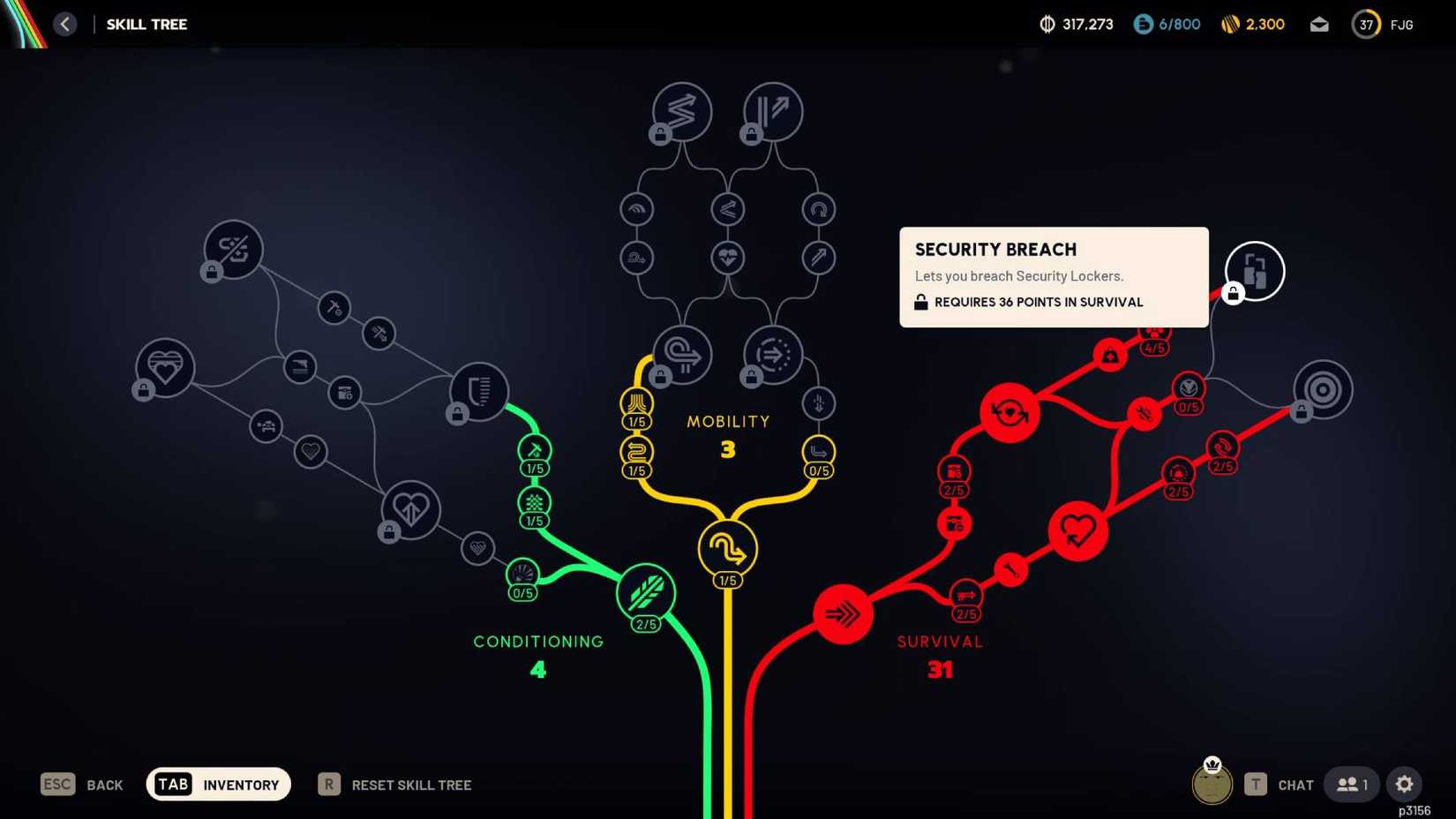Image resolution: width=1456 pixels, height=819 pixels.
Task: Open the settings gear at bottom right
Action: point(1404,784)
